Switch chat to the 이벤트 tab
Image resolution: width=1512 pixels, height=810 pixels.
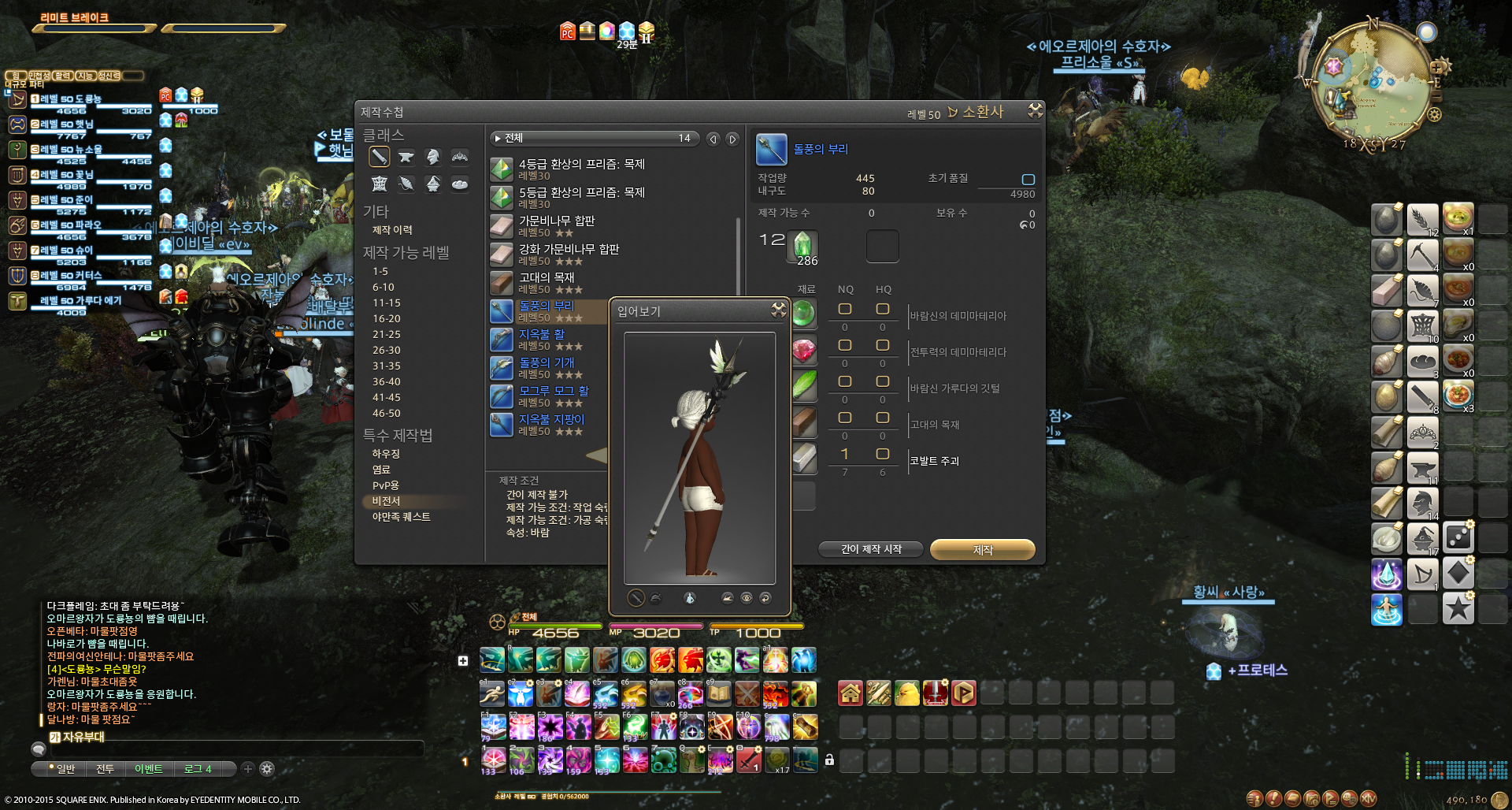point(148,769)
